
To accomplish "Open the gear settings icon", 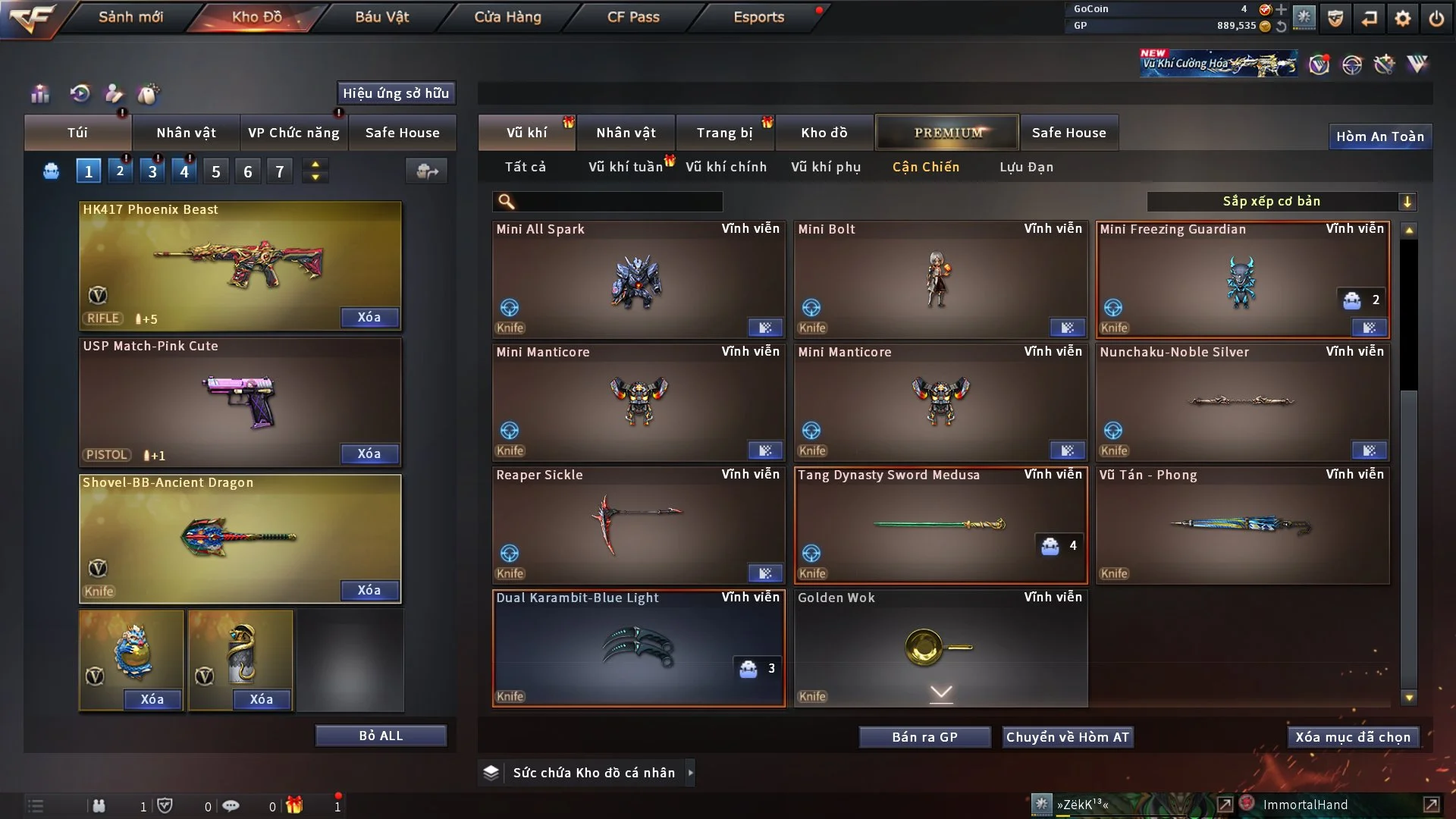I will [x=1403, y=18].
